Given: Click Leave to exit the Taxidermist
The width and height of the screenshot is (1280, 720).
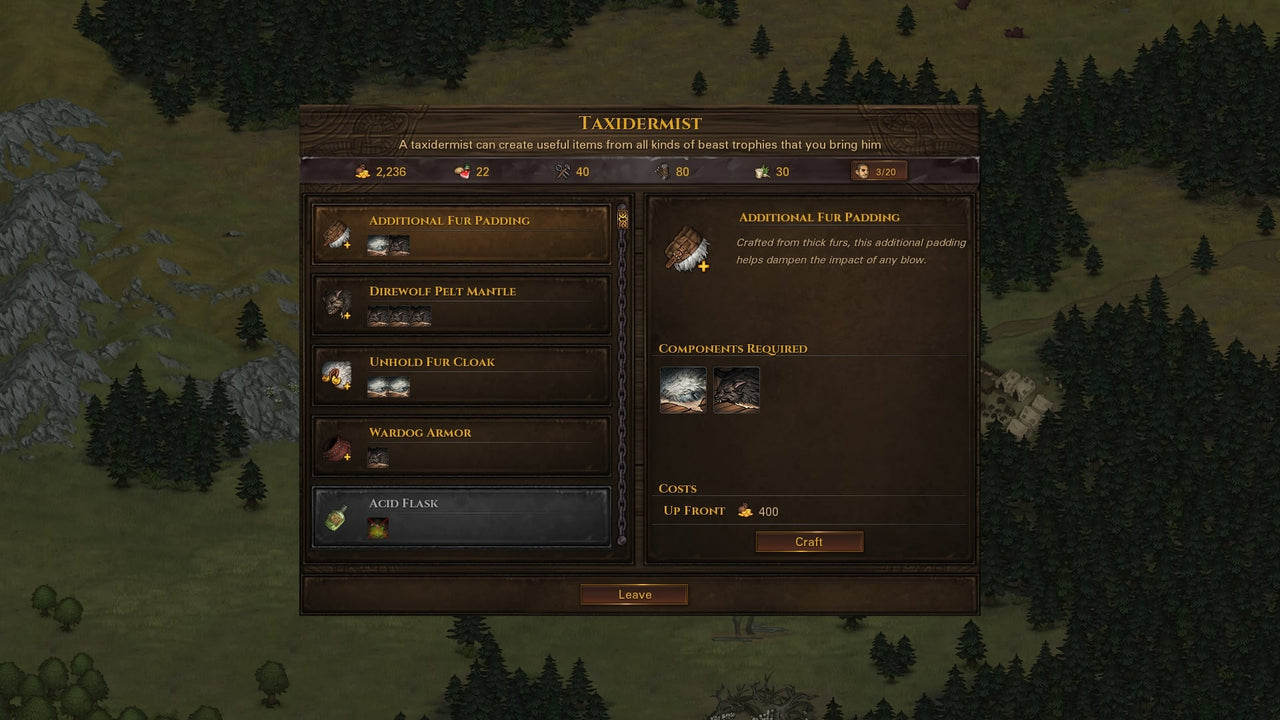Looking at the screenshot, I should (633, 593).
